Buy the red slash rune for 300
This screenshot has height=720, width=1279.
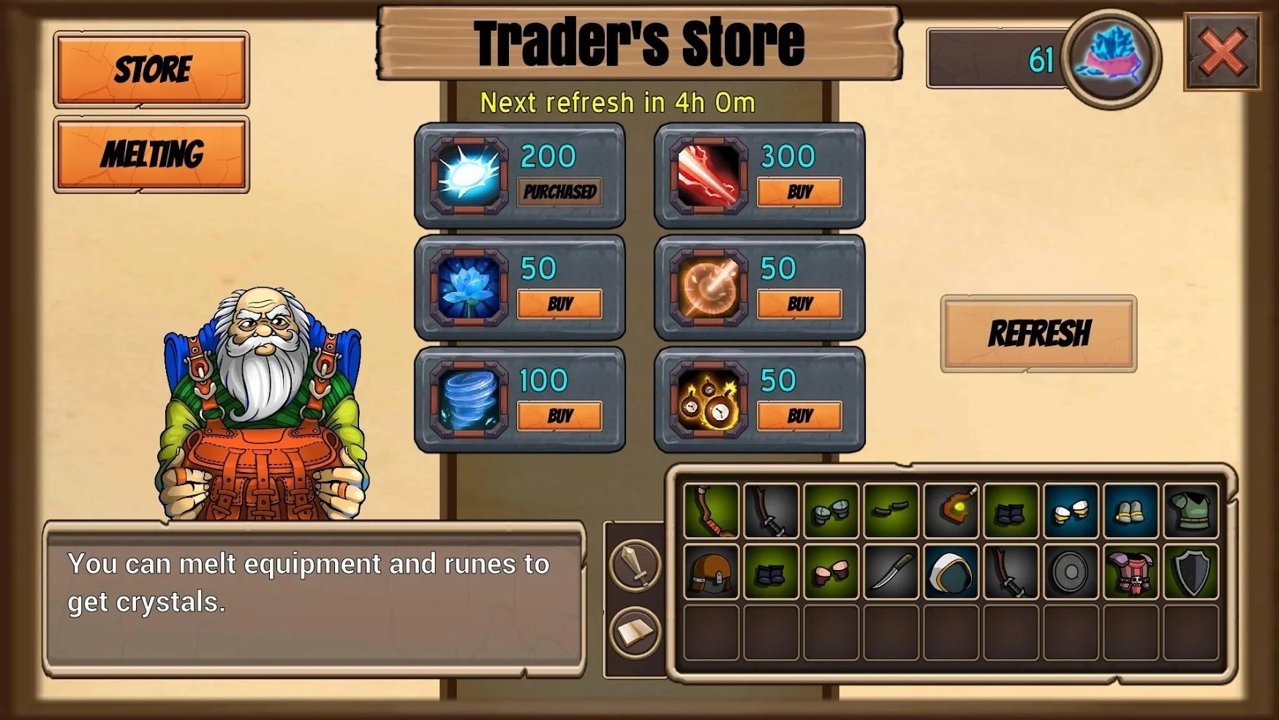point(799,192)
